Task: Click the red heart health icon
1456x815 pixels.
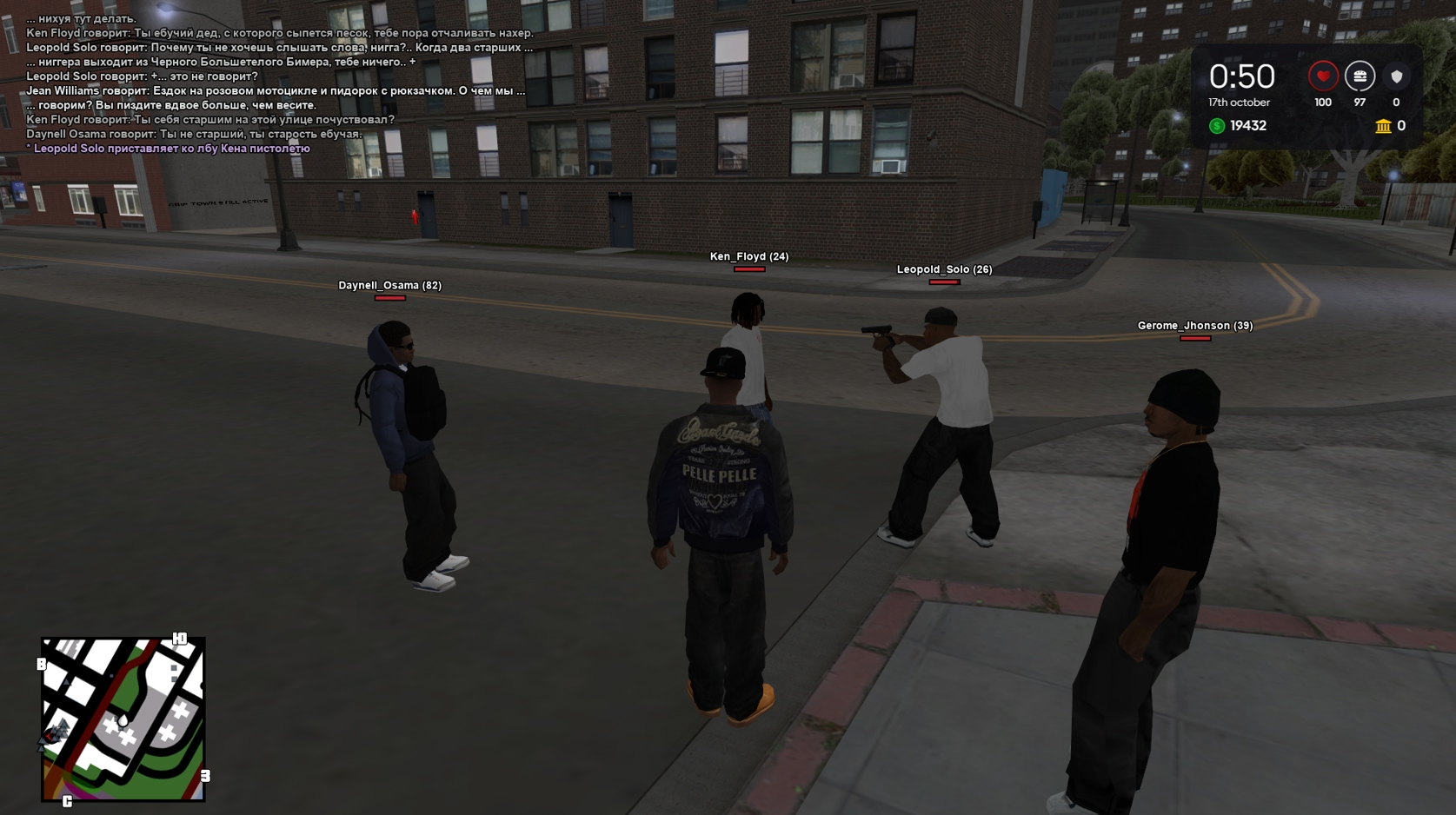Action: 1322,76
